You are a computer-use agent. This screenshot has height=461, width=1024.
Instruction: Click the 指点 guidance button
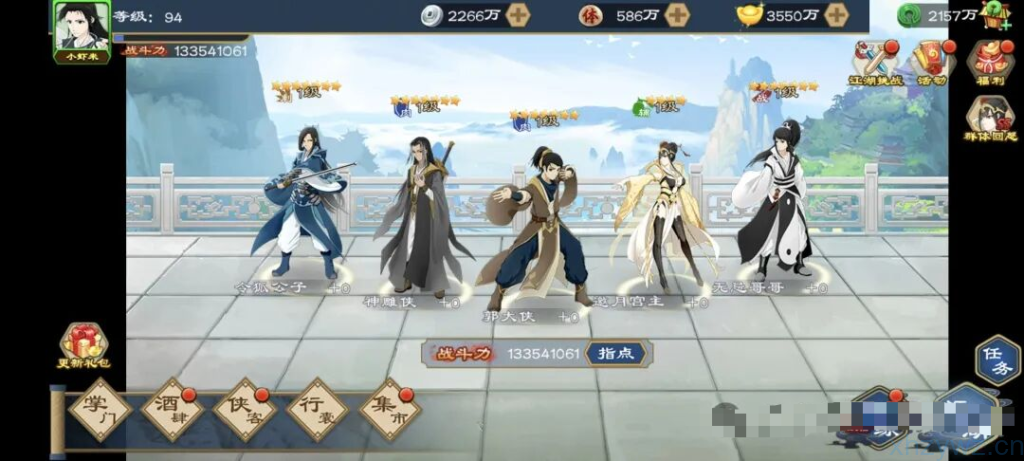point(615,353)
